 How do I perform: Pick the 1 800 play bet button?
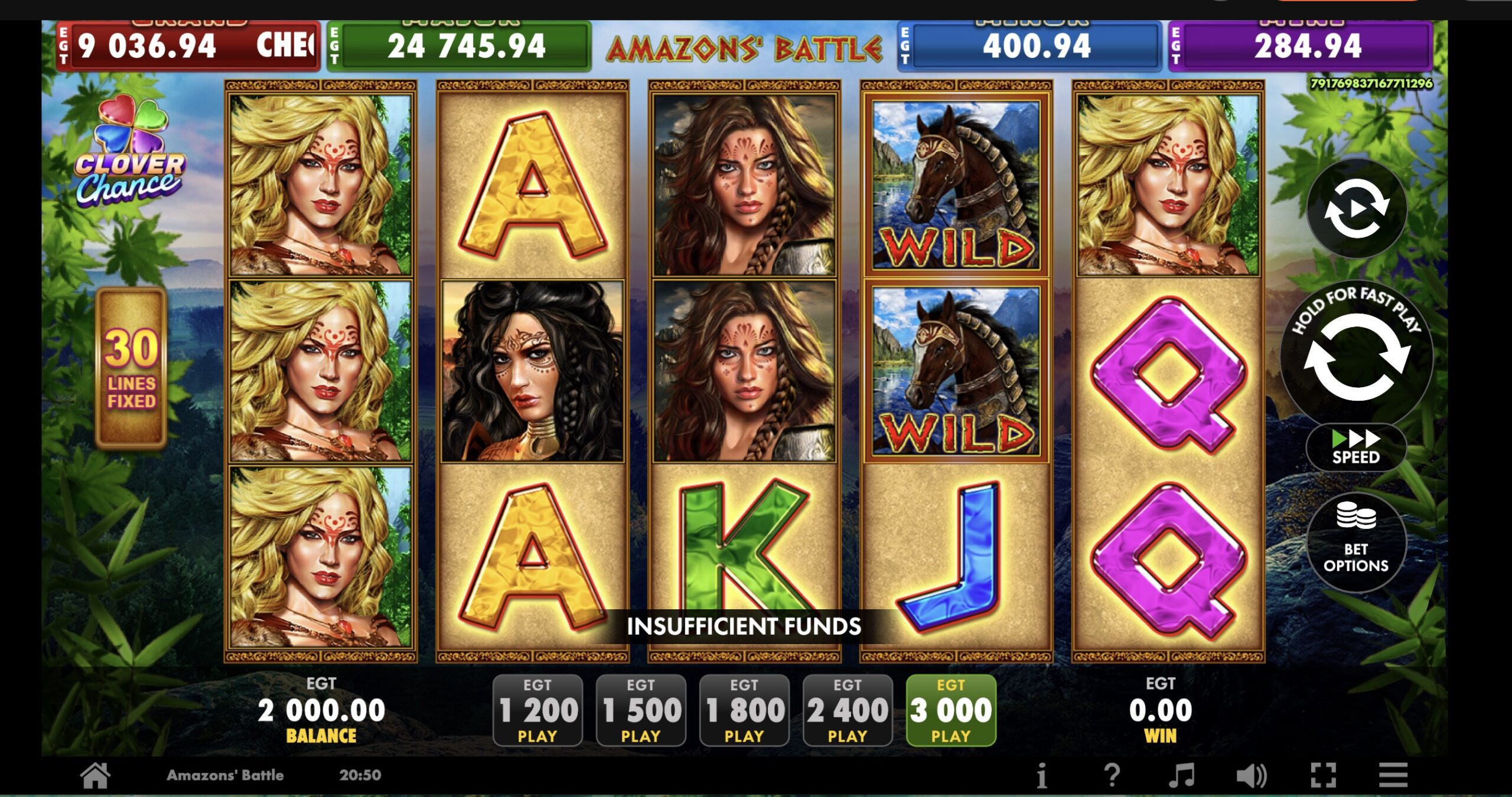[x=744, y=710]
